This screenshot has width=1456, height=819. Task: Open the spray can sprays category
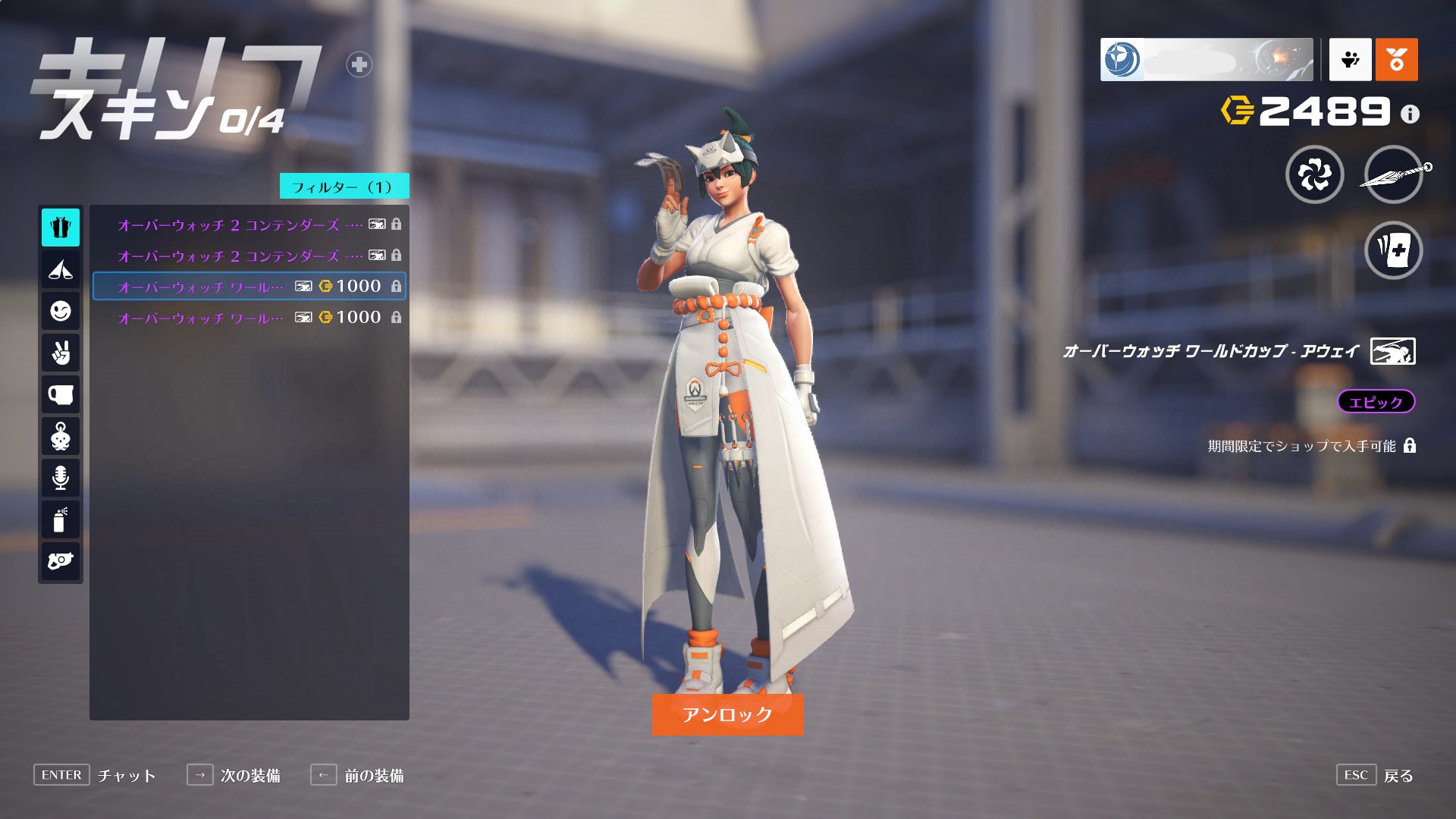(x=61, y=519)
